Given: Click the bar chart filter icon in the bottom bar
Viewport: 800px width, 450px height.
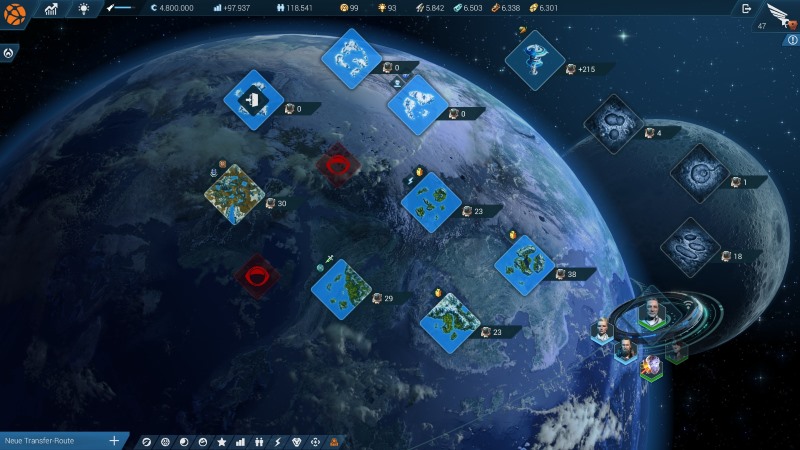Looking at the screenshot, I should (241, 441).
